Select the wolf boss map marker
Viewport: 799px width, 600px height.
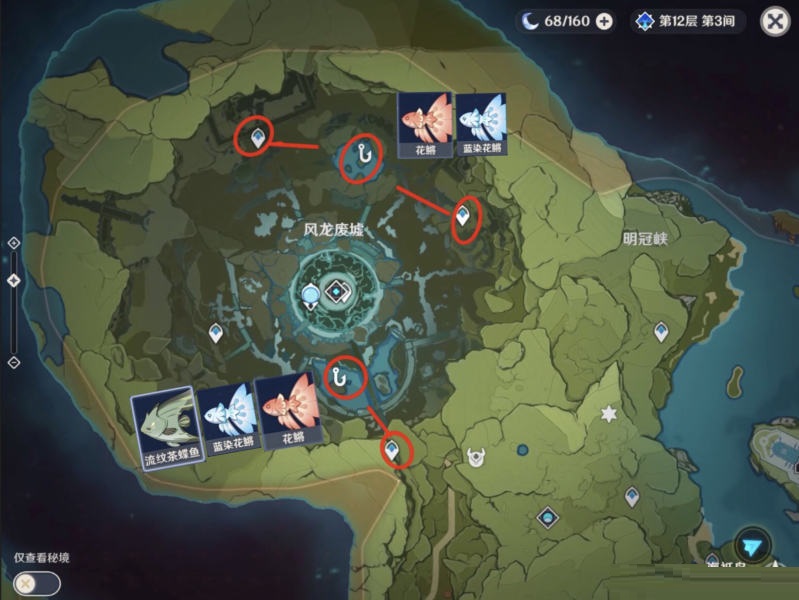(x=476, y=458)
